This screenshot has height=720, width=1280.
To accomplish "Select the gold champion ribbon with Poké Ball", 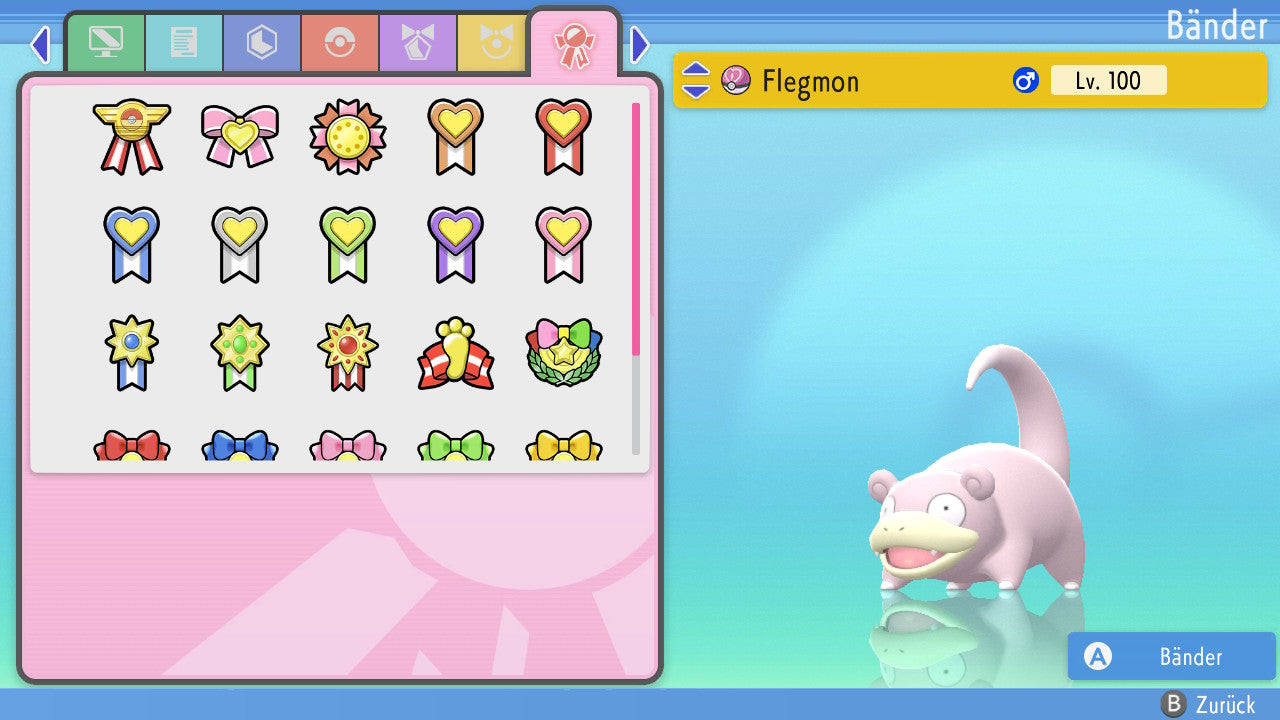I will (132, 135).
